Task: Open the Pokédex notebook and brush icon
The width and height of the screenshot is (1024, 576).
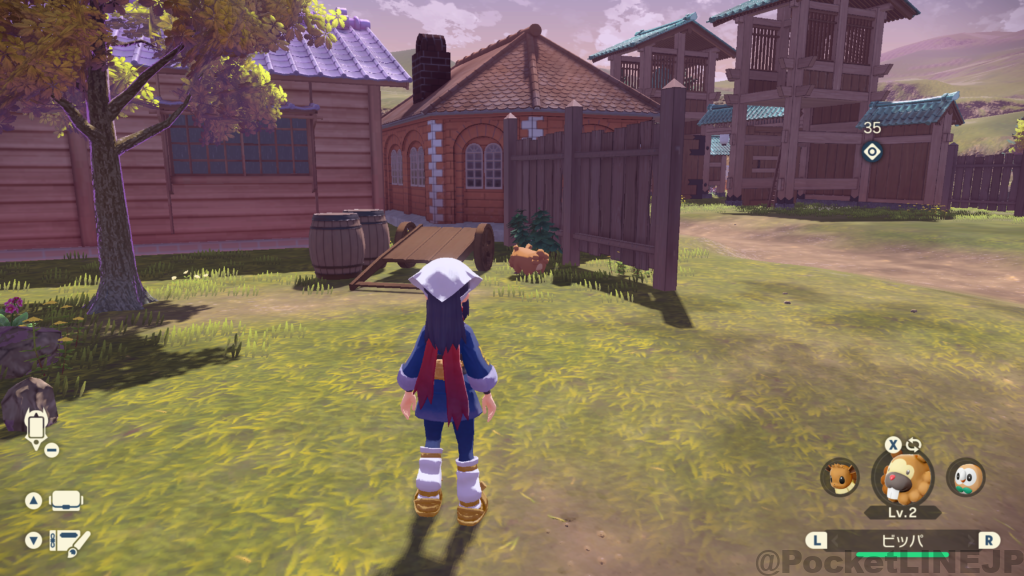Action: [69, 541]
